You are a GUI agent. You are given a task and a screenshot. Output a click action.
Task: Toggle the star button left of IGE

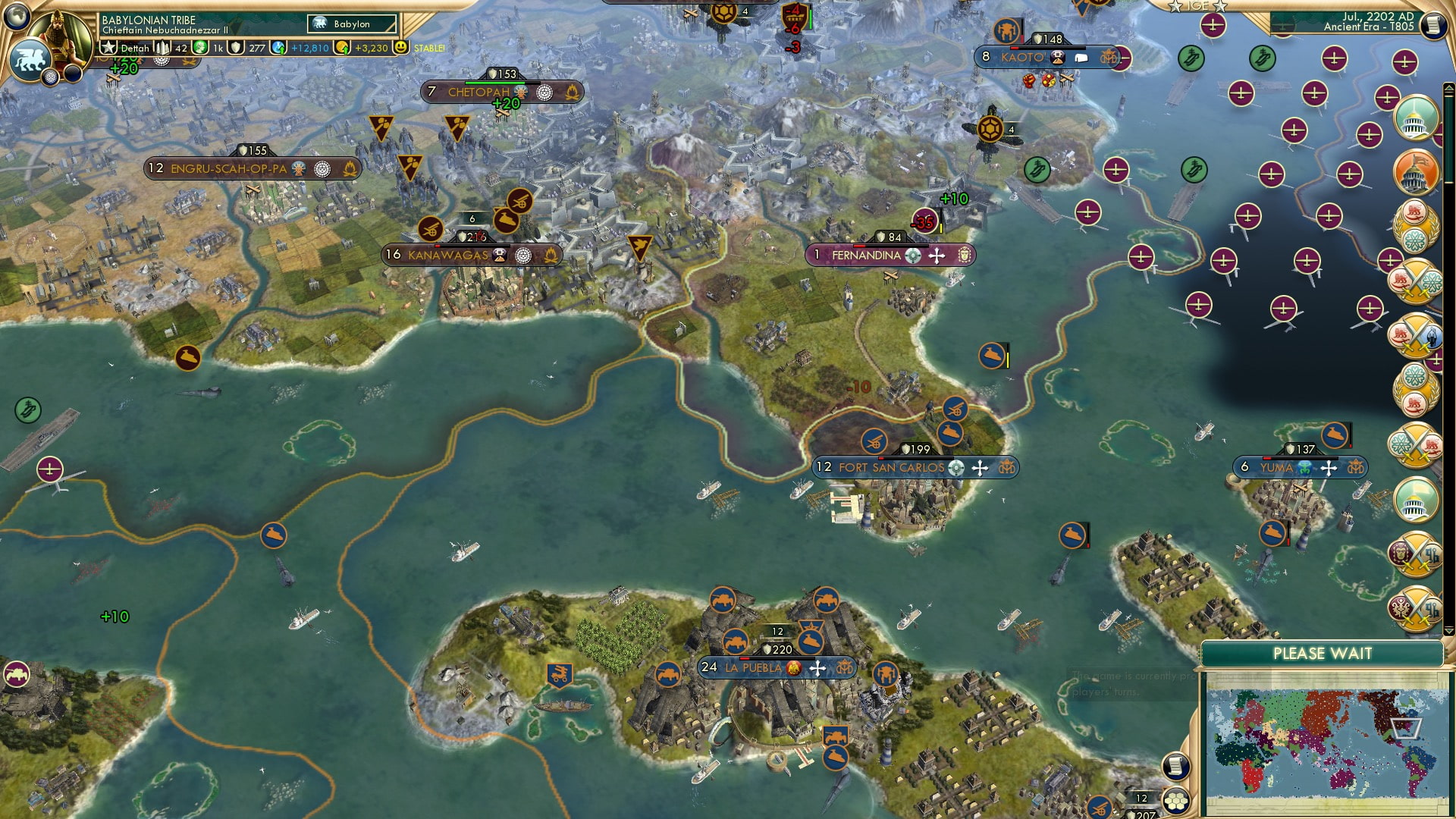[x=1175, y=7]
